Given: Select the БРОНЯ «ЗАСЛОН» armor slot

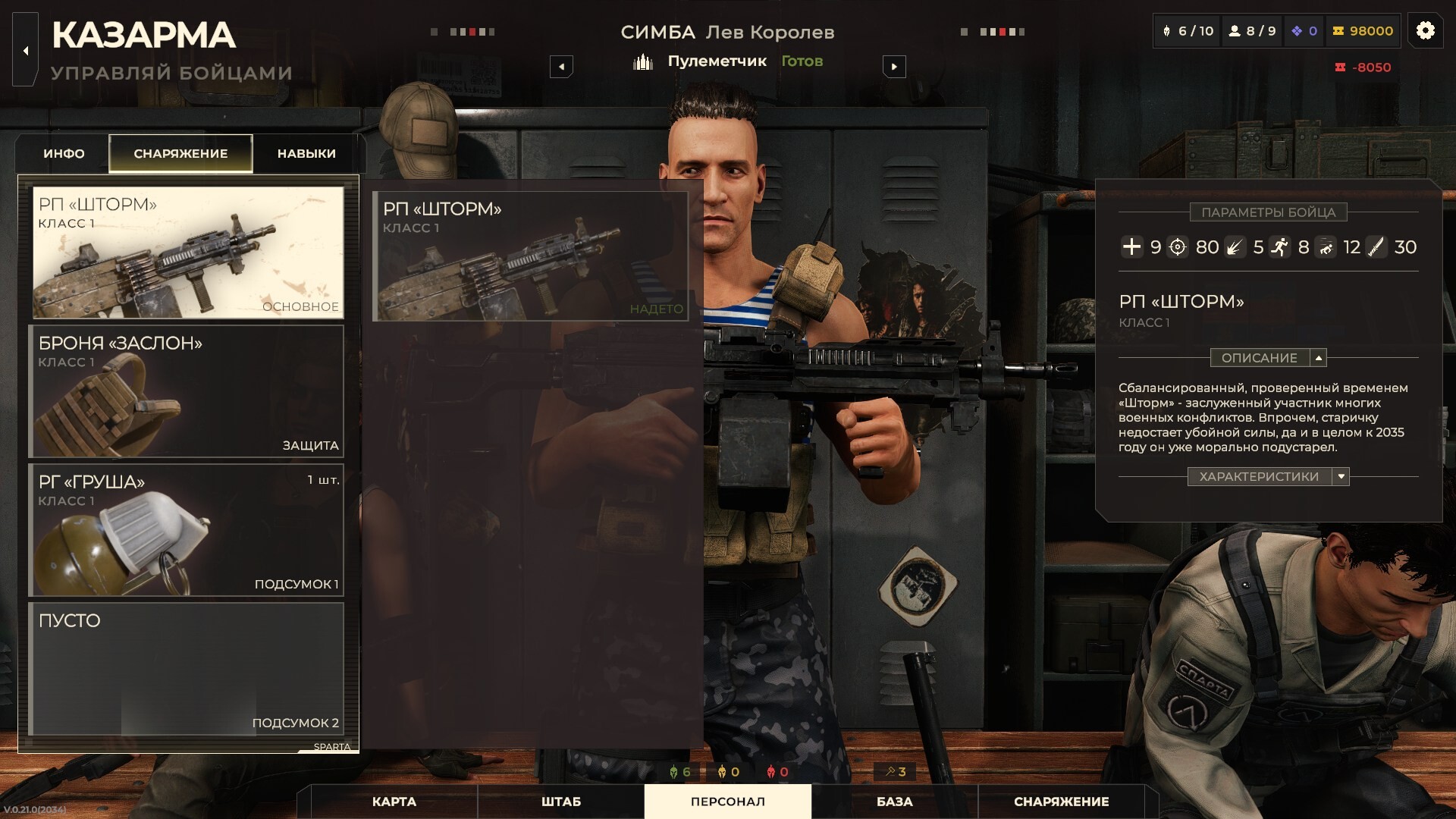Looking at the screenshot, I should (187, 391).
